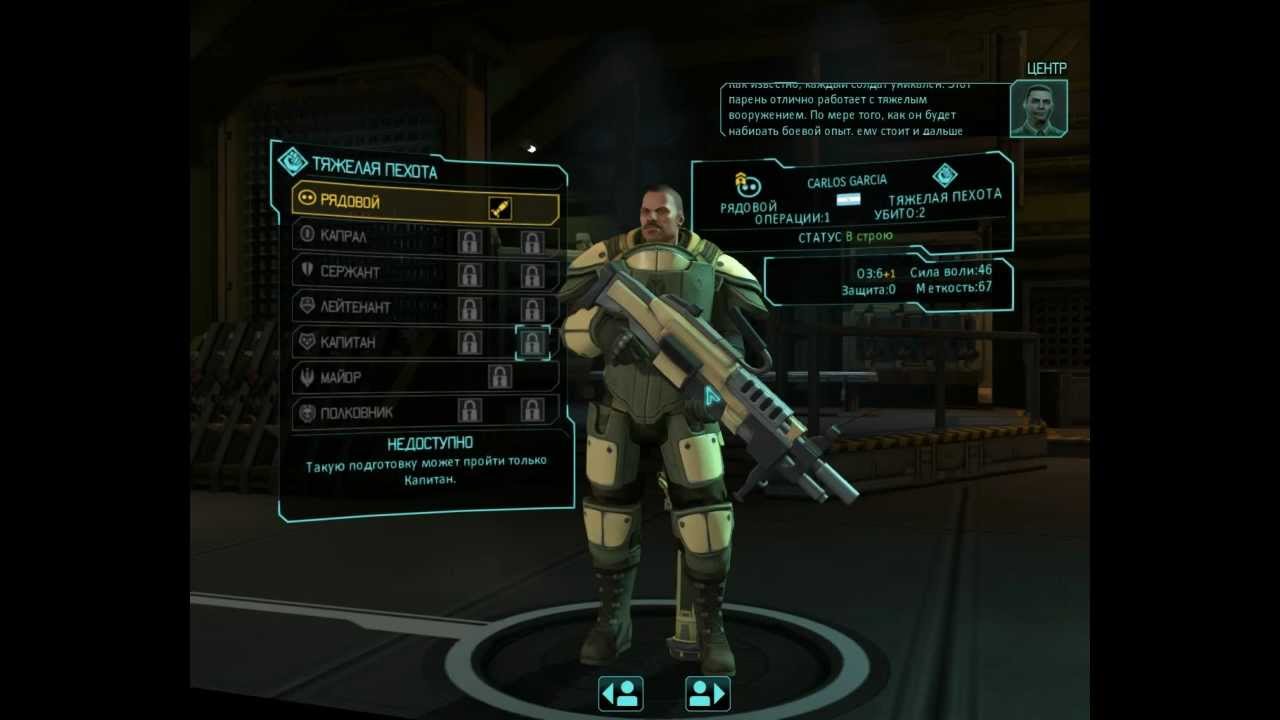Click the highlighted locked ability in Капитан row
The image size is (1280, 720).
pyautogui.click(x=532, y=342)
